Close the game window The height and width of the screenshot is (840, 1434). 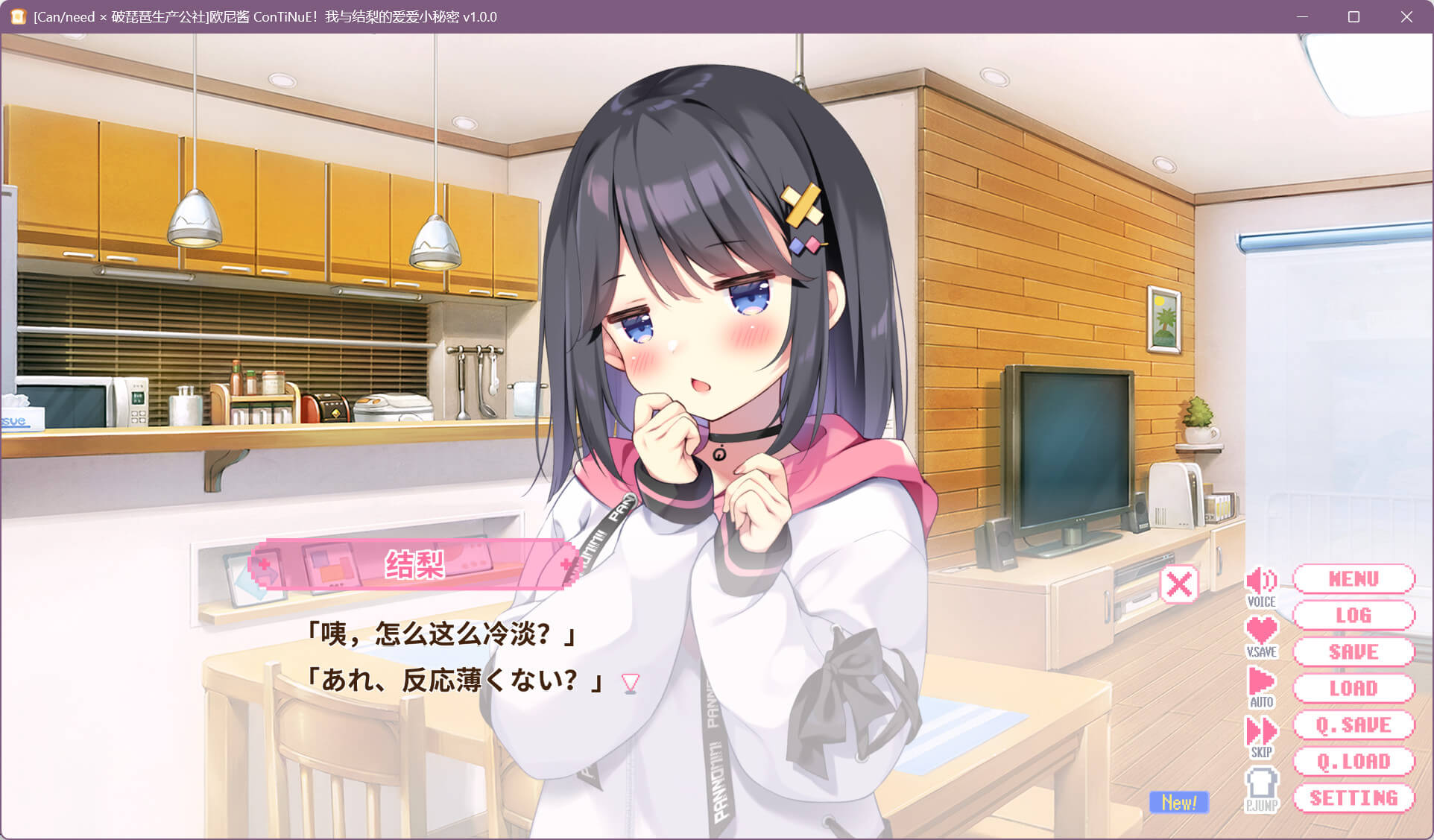pos(1406,16)
